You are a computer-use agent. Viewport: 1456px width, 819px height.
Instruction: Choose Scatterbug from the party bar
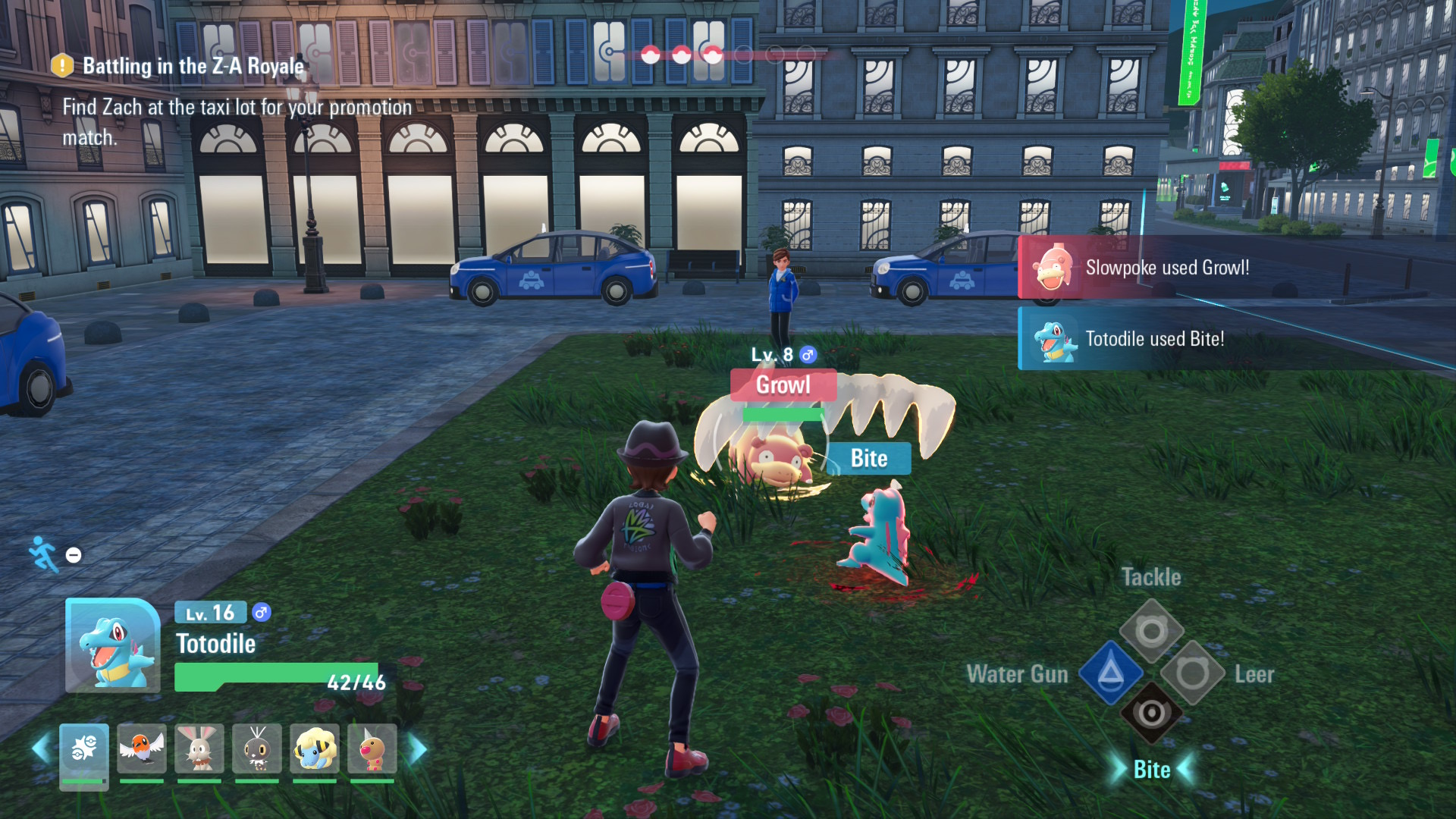coord(257,749)
